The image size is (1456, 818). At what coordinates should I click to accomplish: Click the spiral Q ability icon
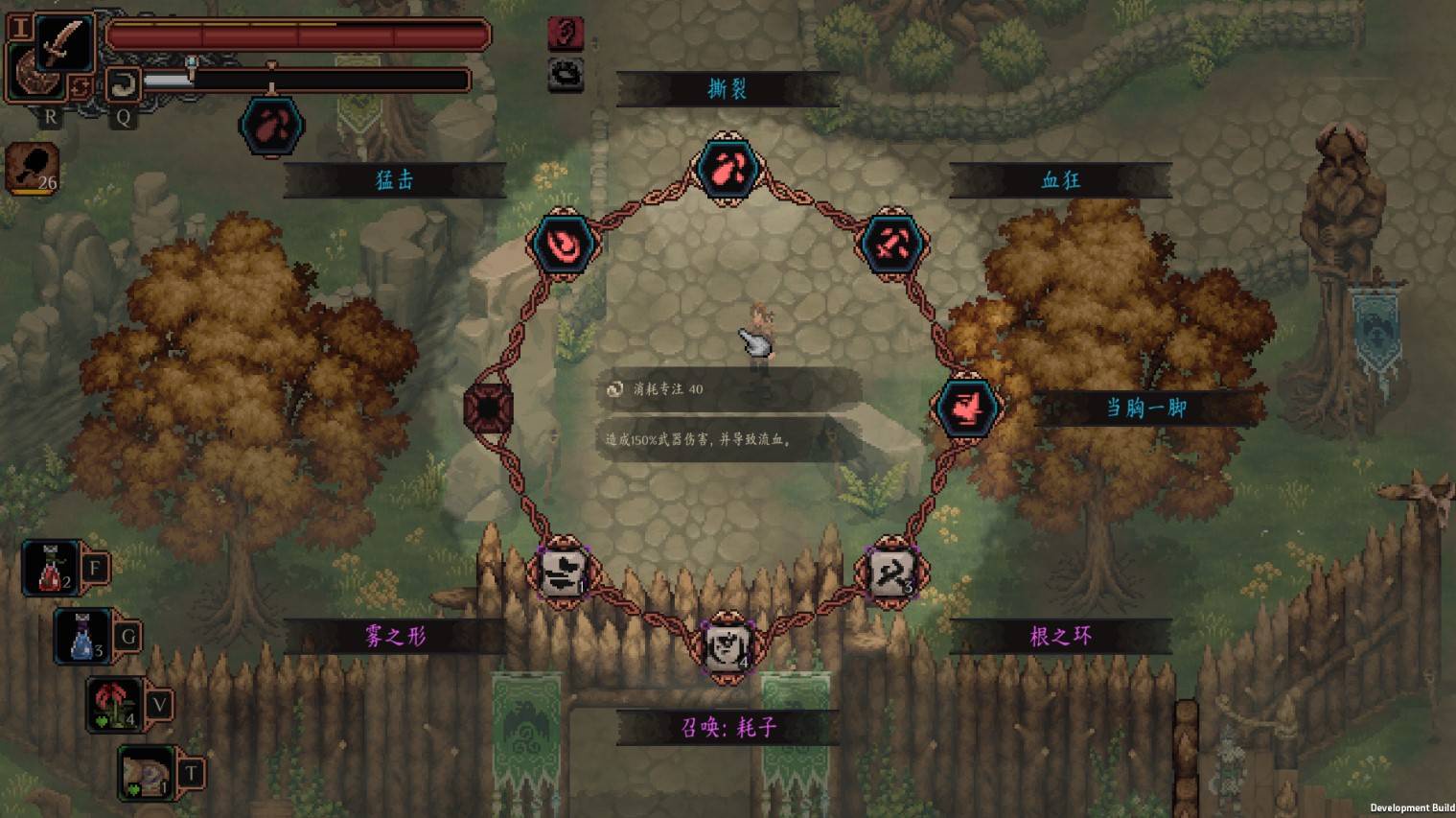pyautogui.click(x=123, y=84)
